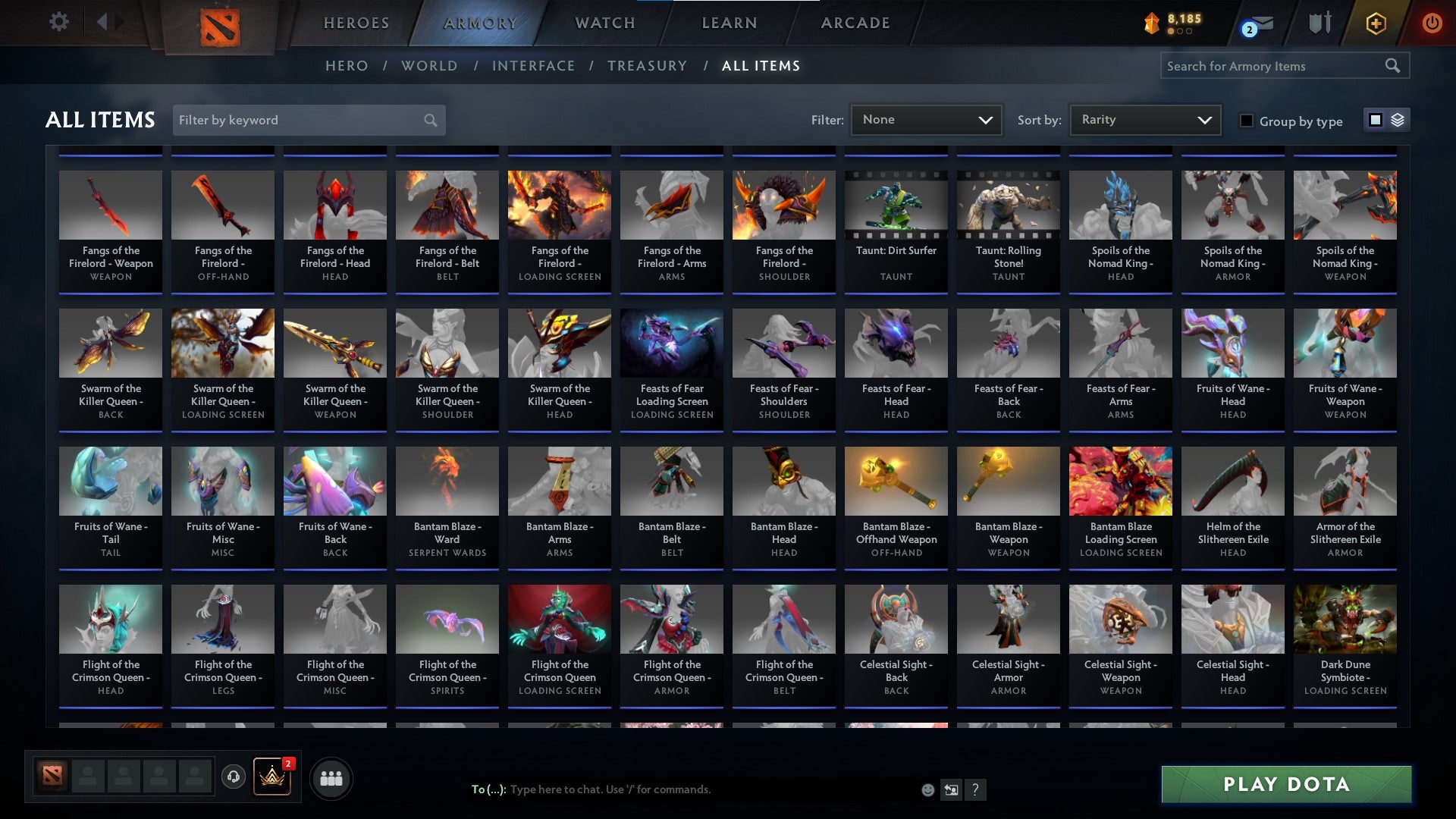Viewport: 1456px width, 819px height.
Task: Open the Sort by Rarity dropdown
Action: [x=1144, y=119]
